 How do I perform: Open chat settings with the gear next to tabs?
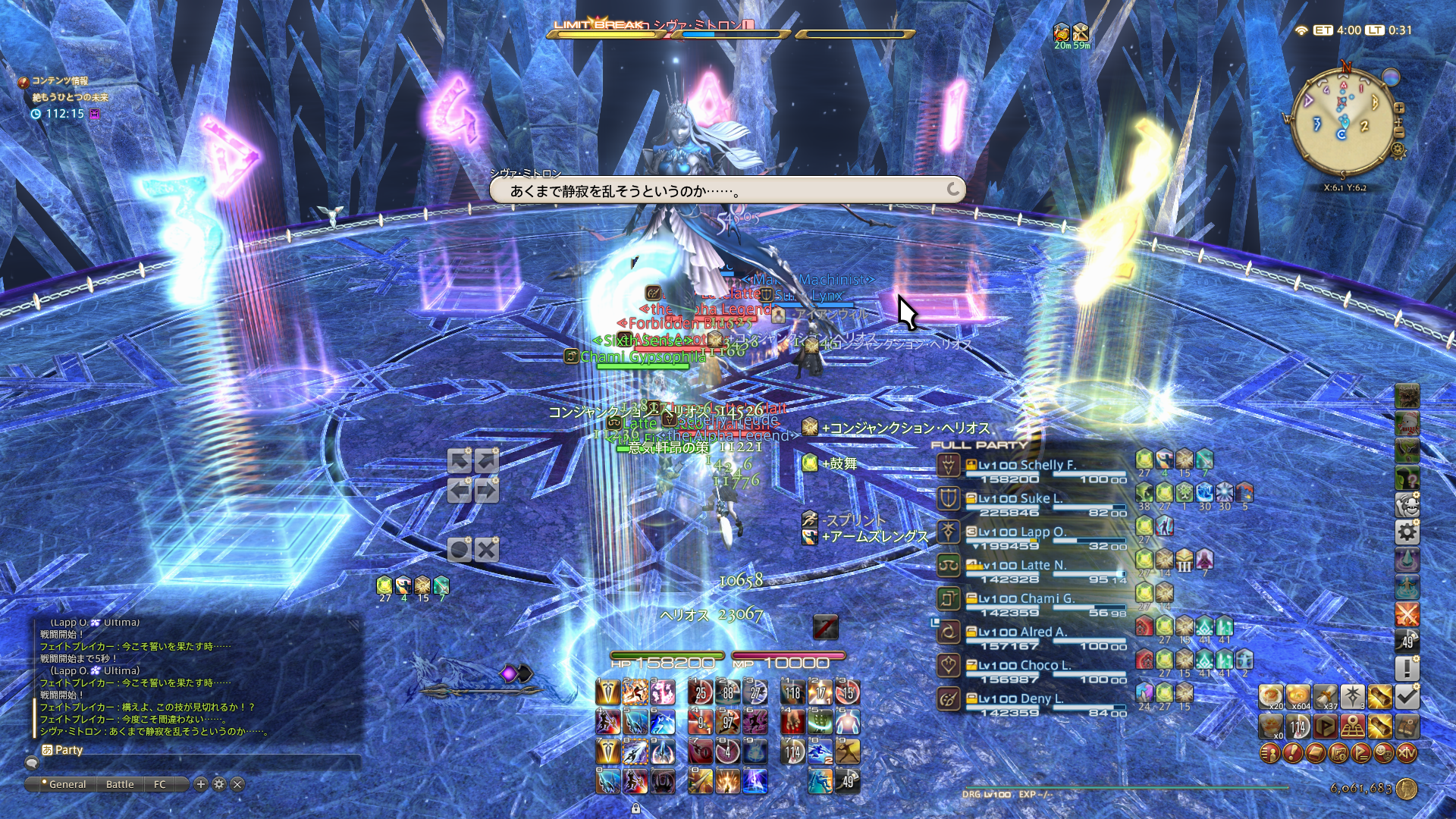click(218, 784)
